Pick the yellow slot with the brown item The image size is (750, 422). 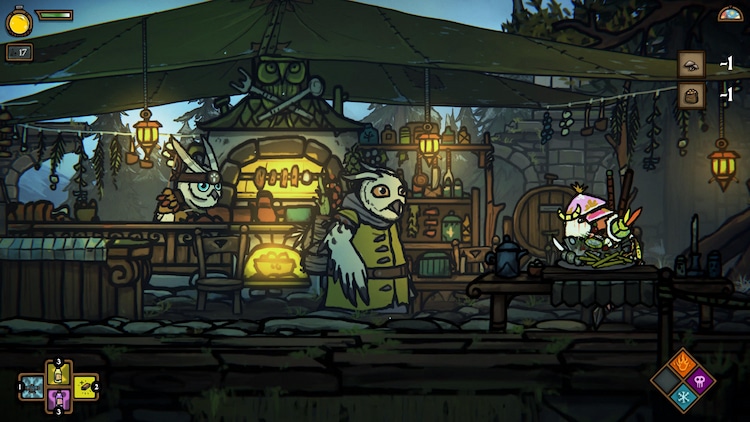85,387
